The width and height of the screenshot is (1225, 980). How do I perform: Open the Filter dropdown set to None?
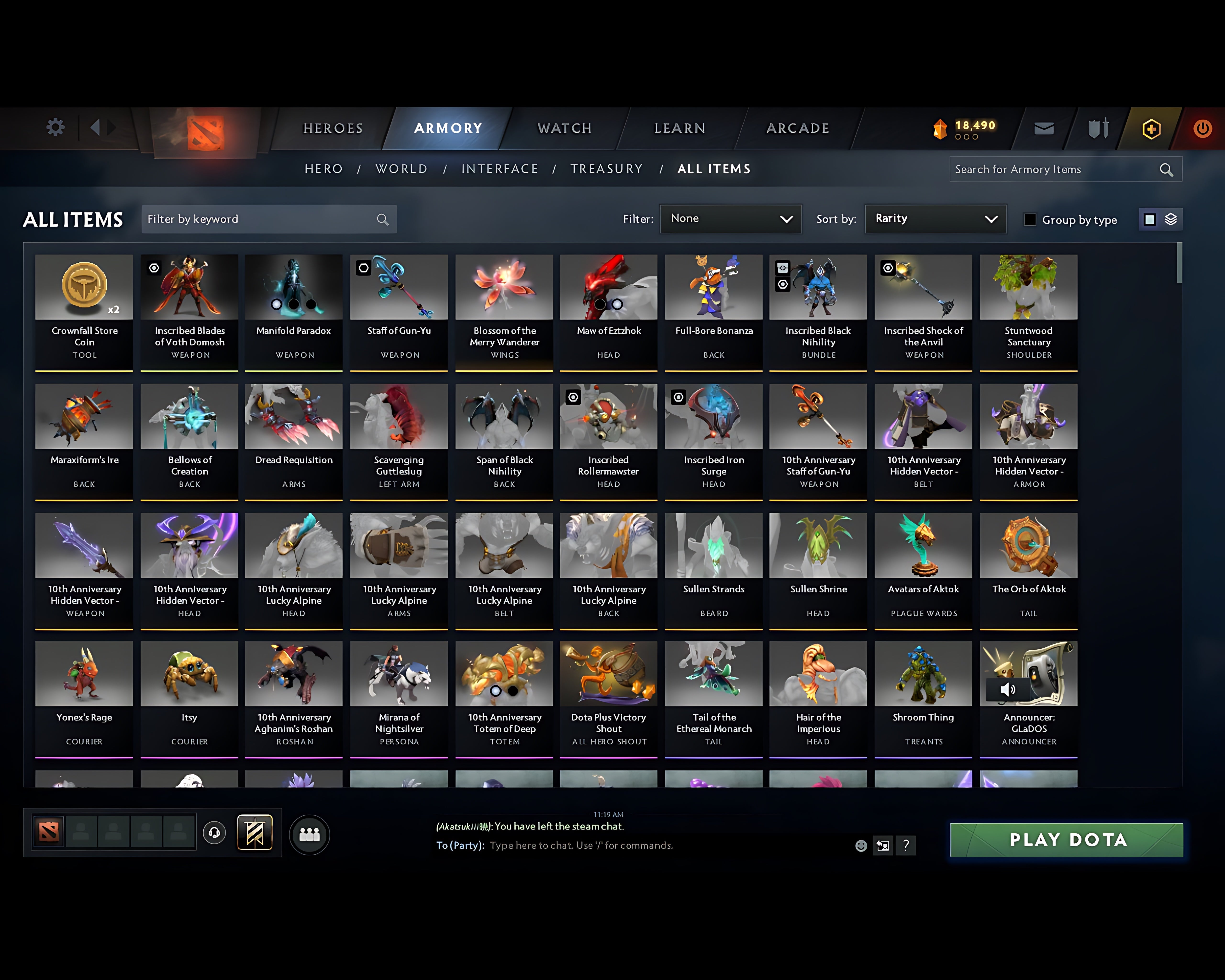point(731,219)
